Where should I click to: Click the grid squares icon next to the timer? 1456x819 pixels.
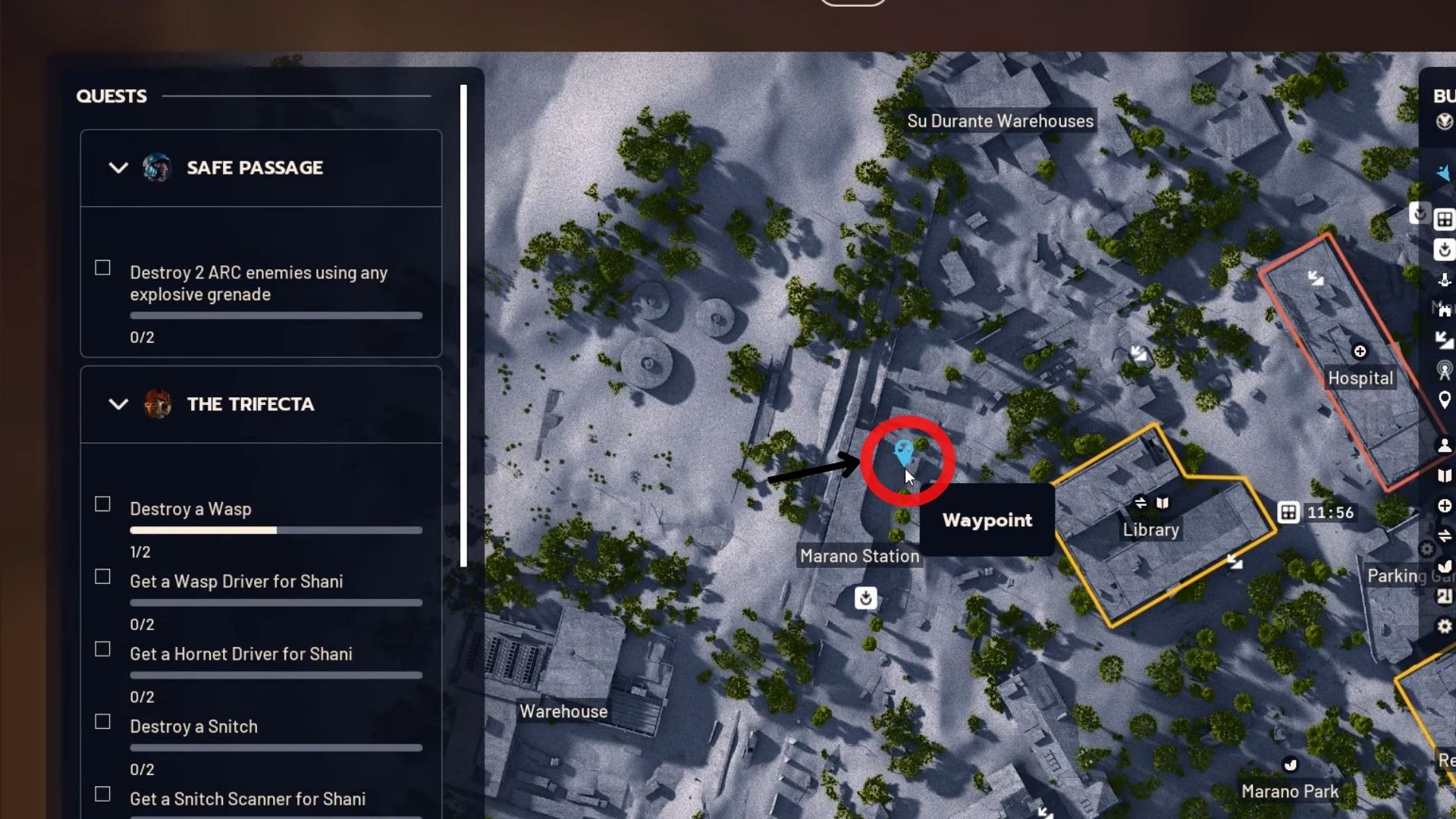[x=1288, y=512]
